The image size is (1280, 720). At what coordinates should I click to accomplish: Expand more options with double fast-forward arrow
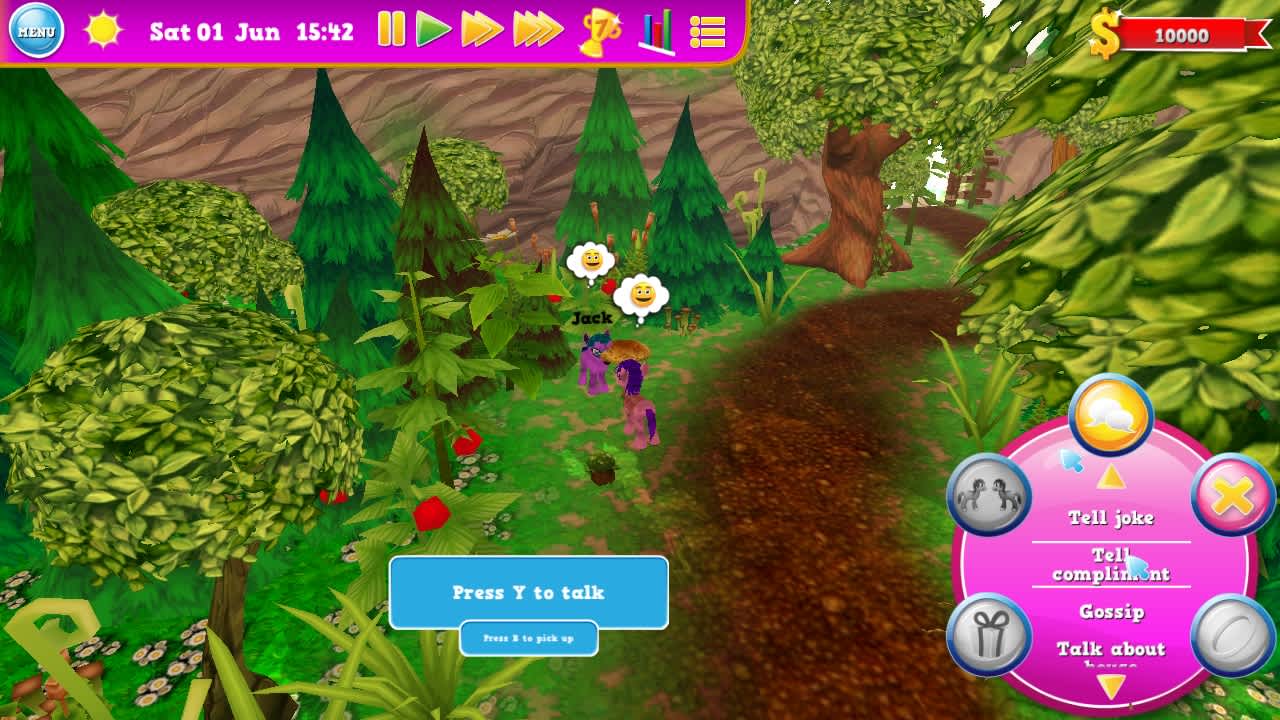click(x=479, y=30)
